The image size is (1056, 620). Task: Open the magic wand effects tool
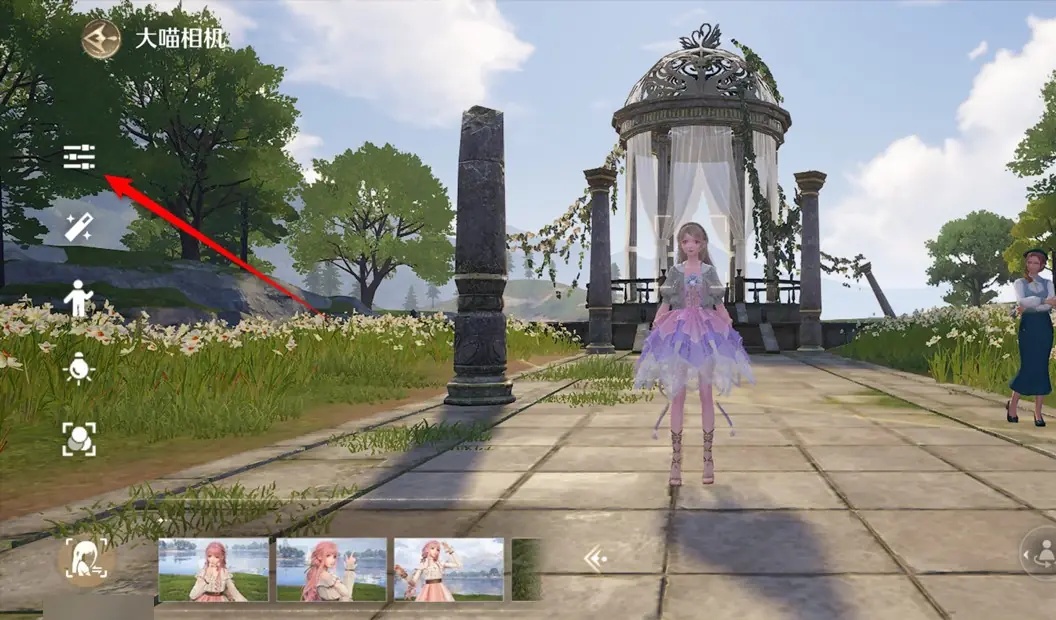tap(79, 227)
